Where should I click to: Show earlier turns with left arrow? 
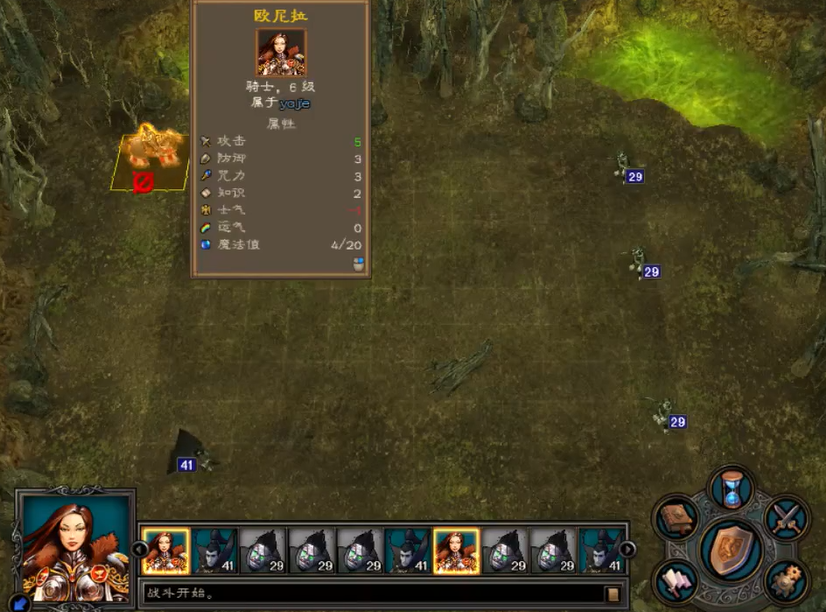pos(141,549)
